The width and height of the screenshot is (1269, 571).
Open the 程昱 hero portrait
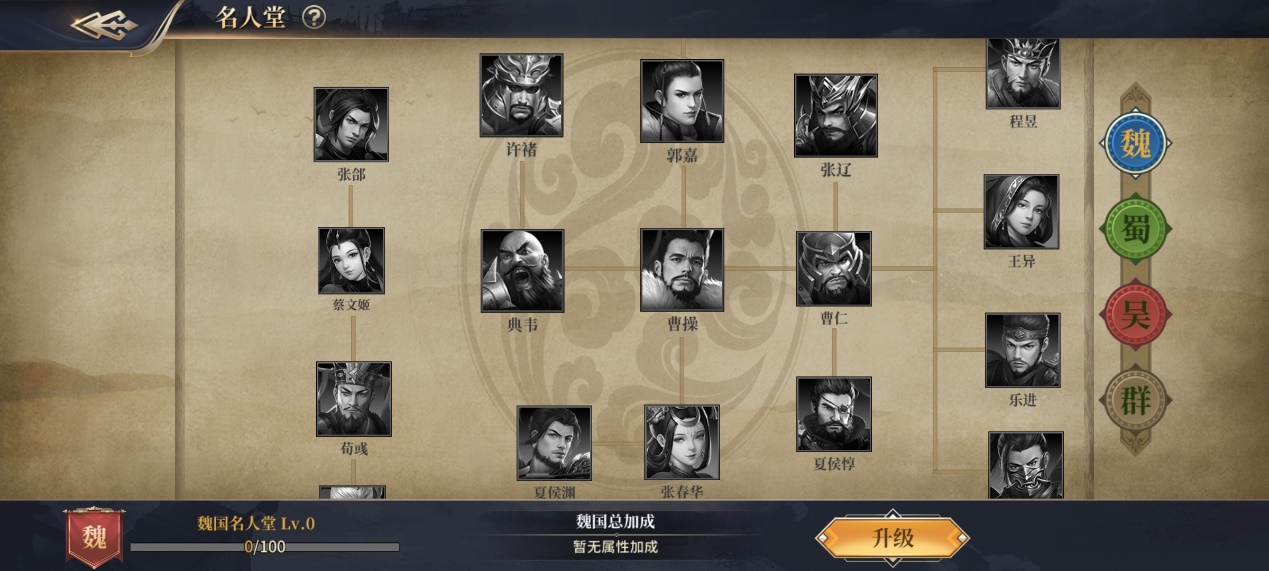(1023, 73)
